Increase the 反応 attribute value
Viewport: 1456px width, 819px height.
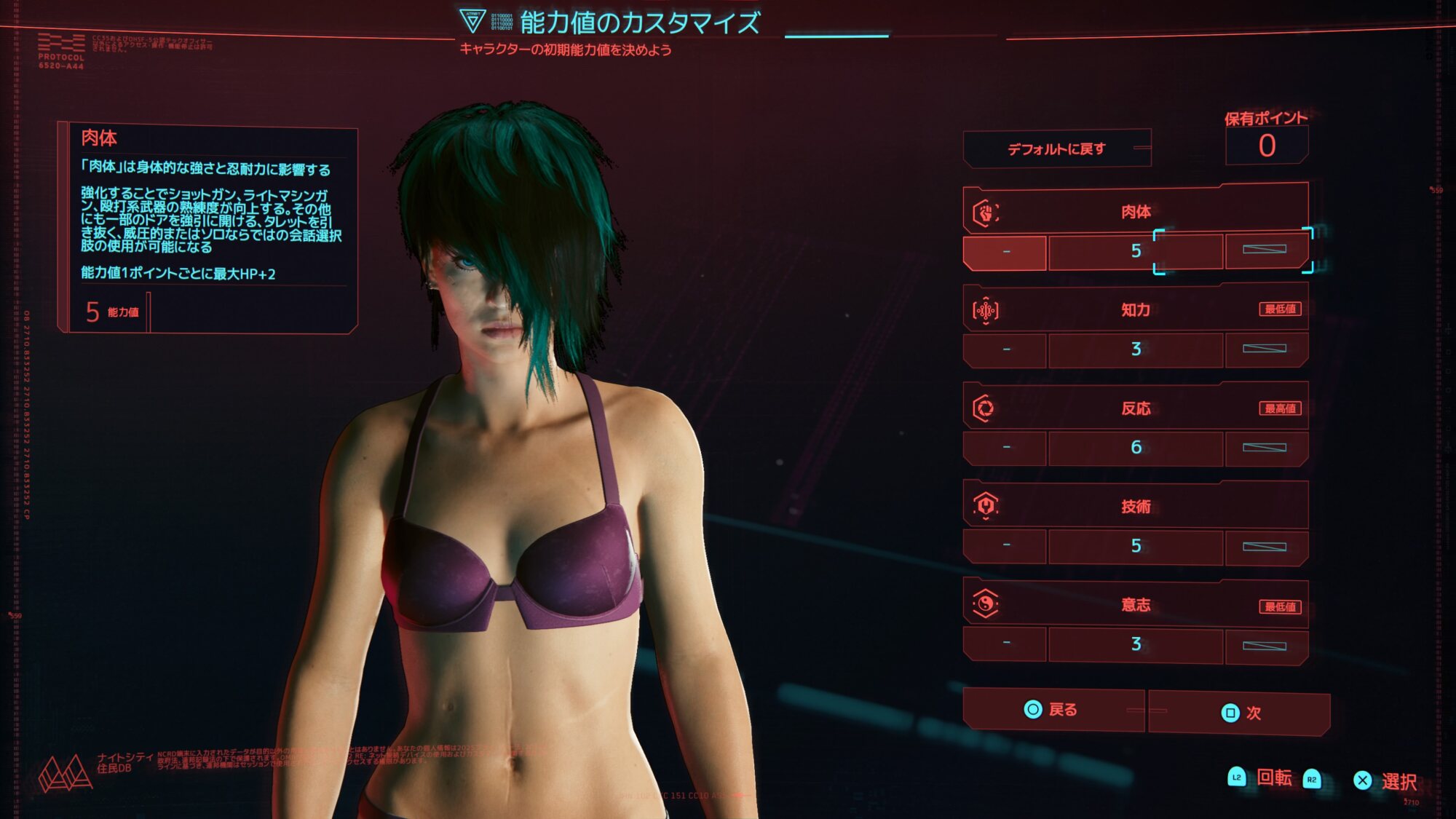point(1265,448)
